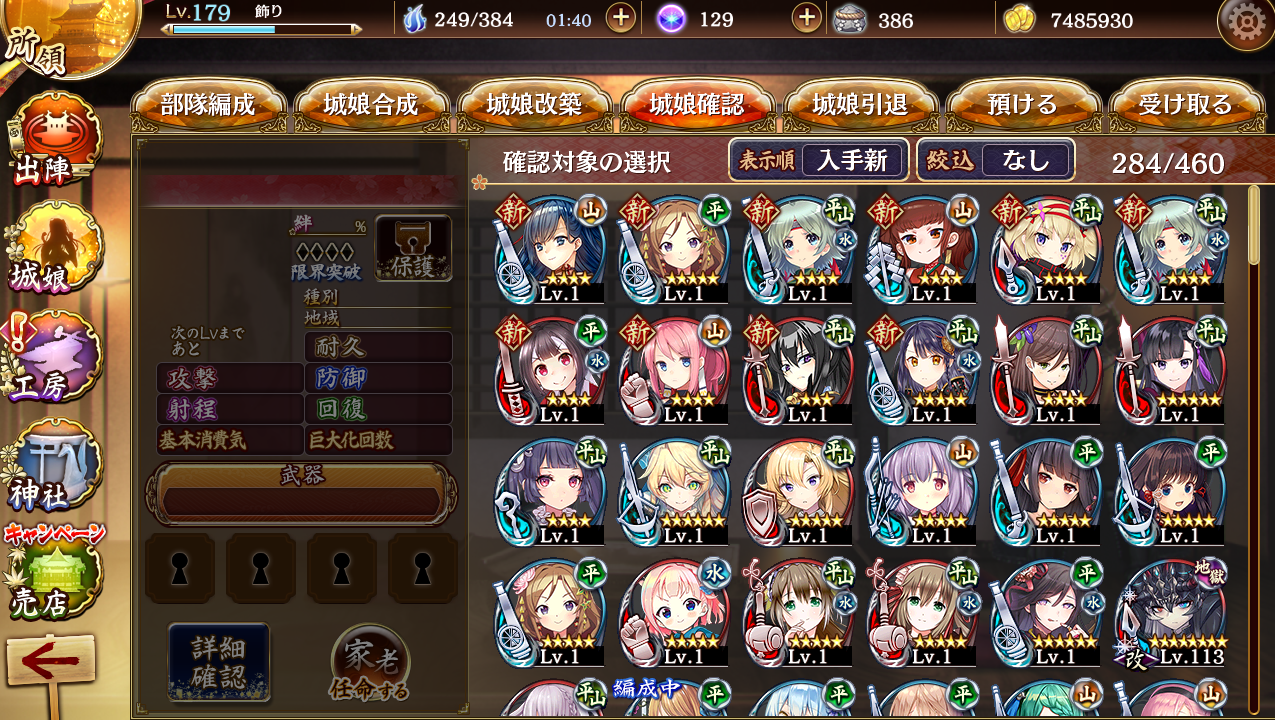The image size is (1275, 720).
Task: Open the 城娘引退 tab
Action: (x=860, y=105)
